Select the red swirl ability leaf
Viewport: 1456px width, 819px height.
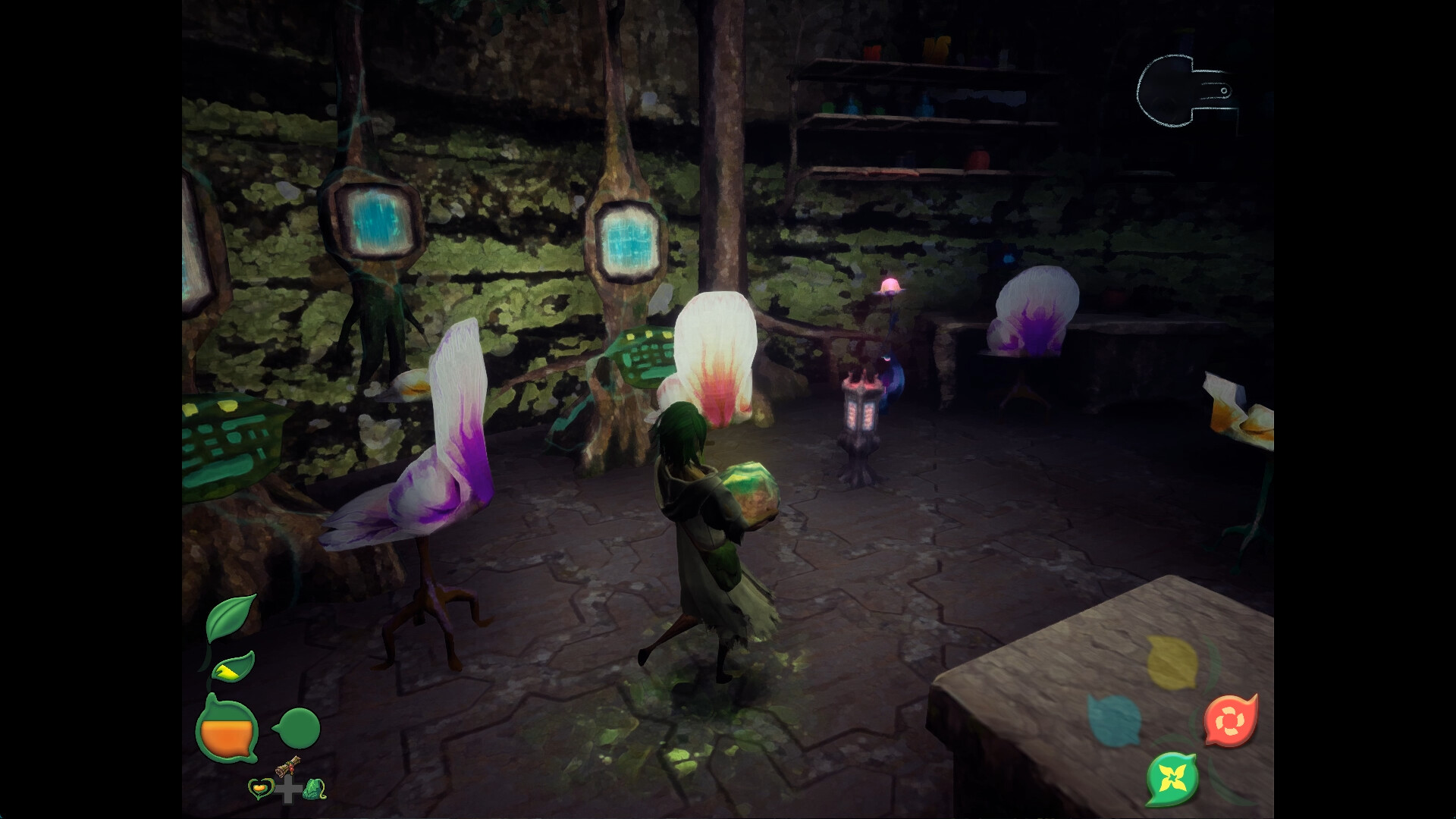point(1231,719)
